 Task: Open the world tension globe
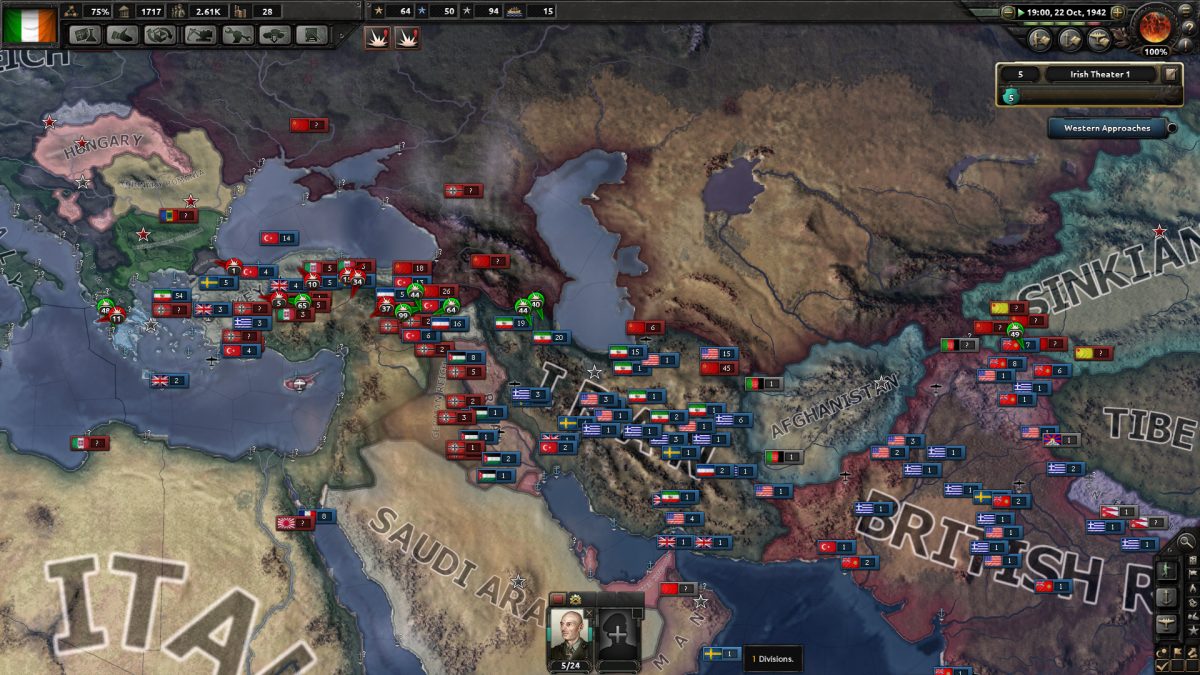pos(1155,26)
